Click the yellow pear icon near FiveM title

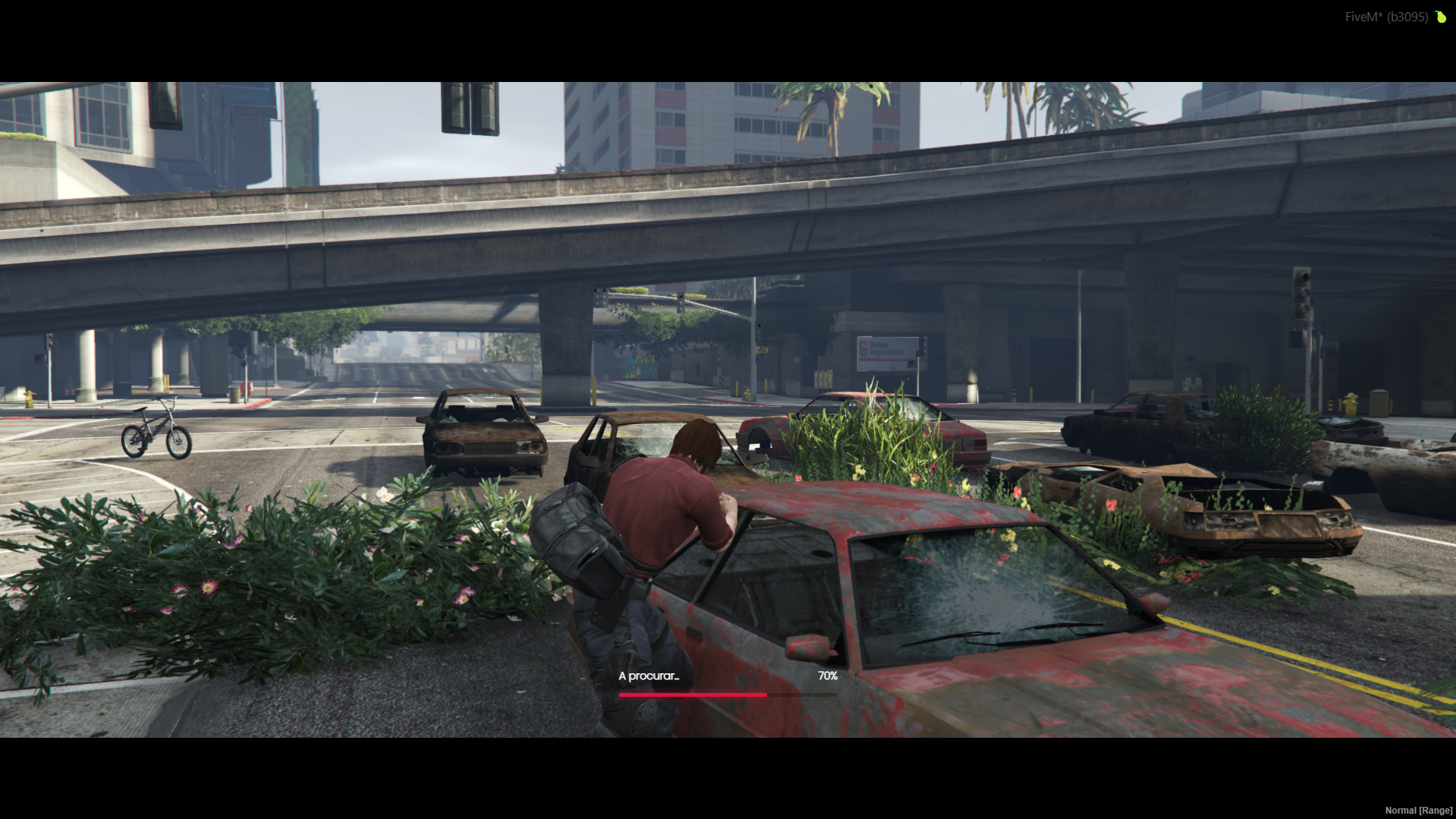coord(1441,16)
